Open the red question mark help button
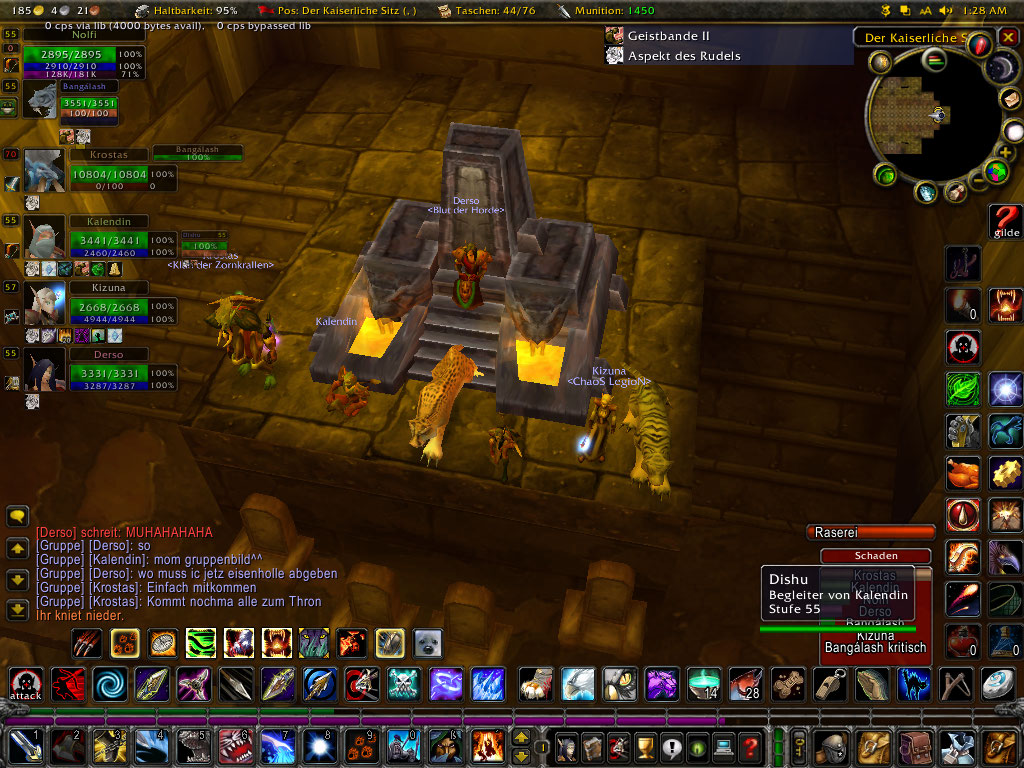Viewport: 1024px width, 768px height. (749, 747)
